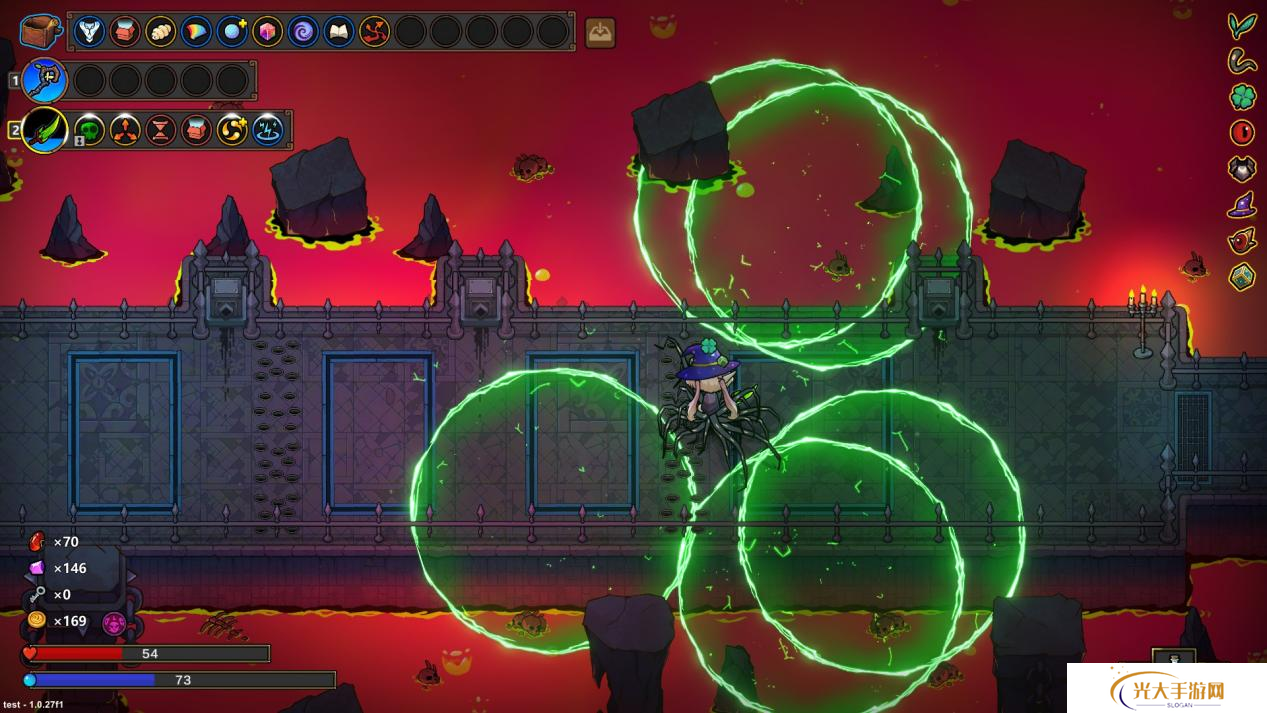Select the open book rune slot

pyautogui.click(x=339, y=32)
